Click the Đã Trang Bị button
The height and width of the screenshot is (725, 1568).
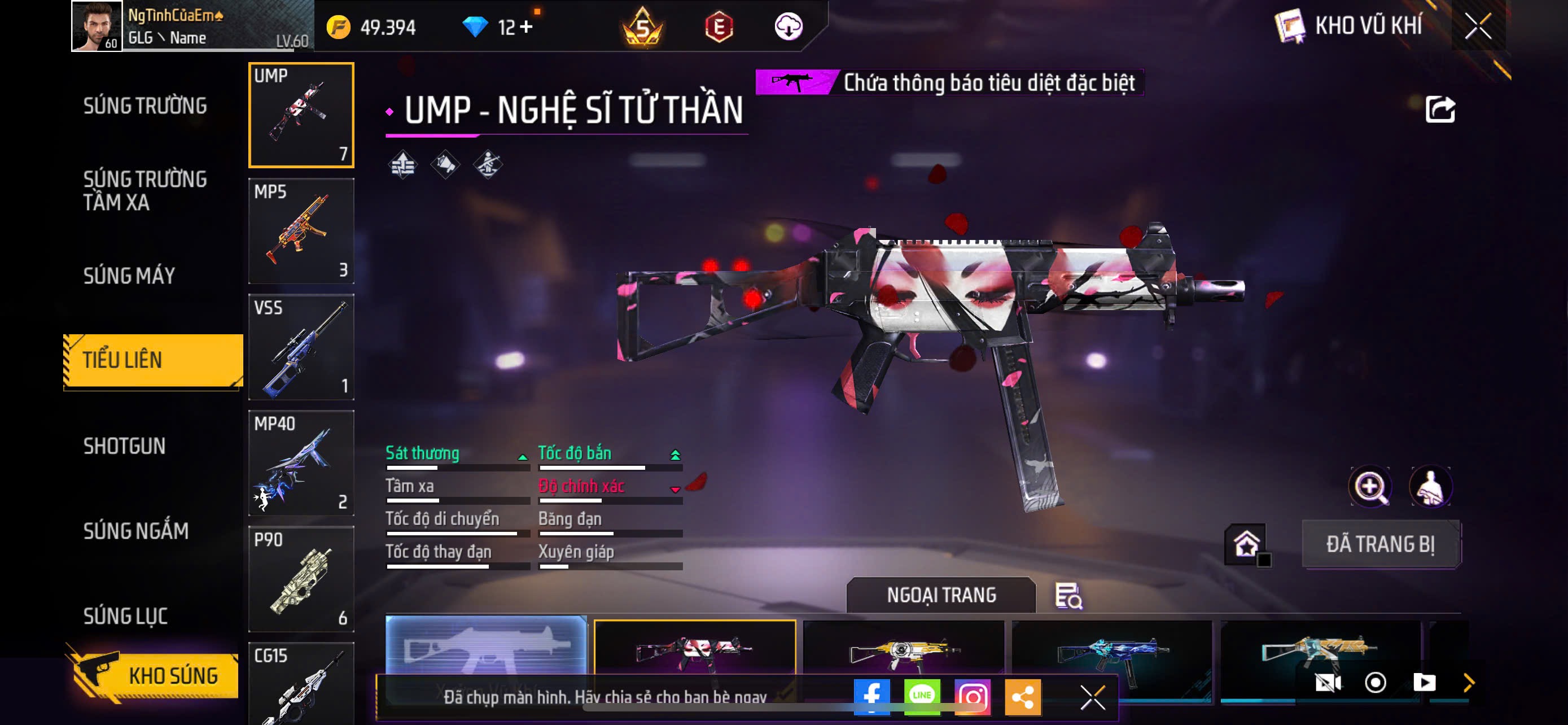point(1380,544)
